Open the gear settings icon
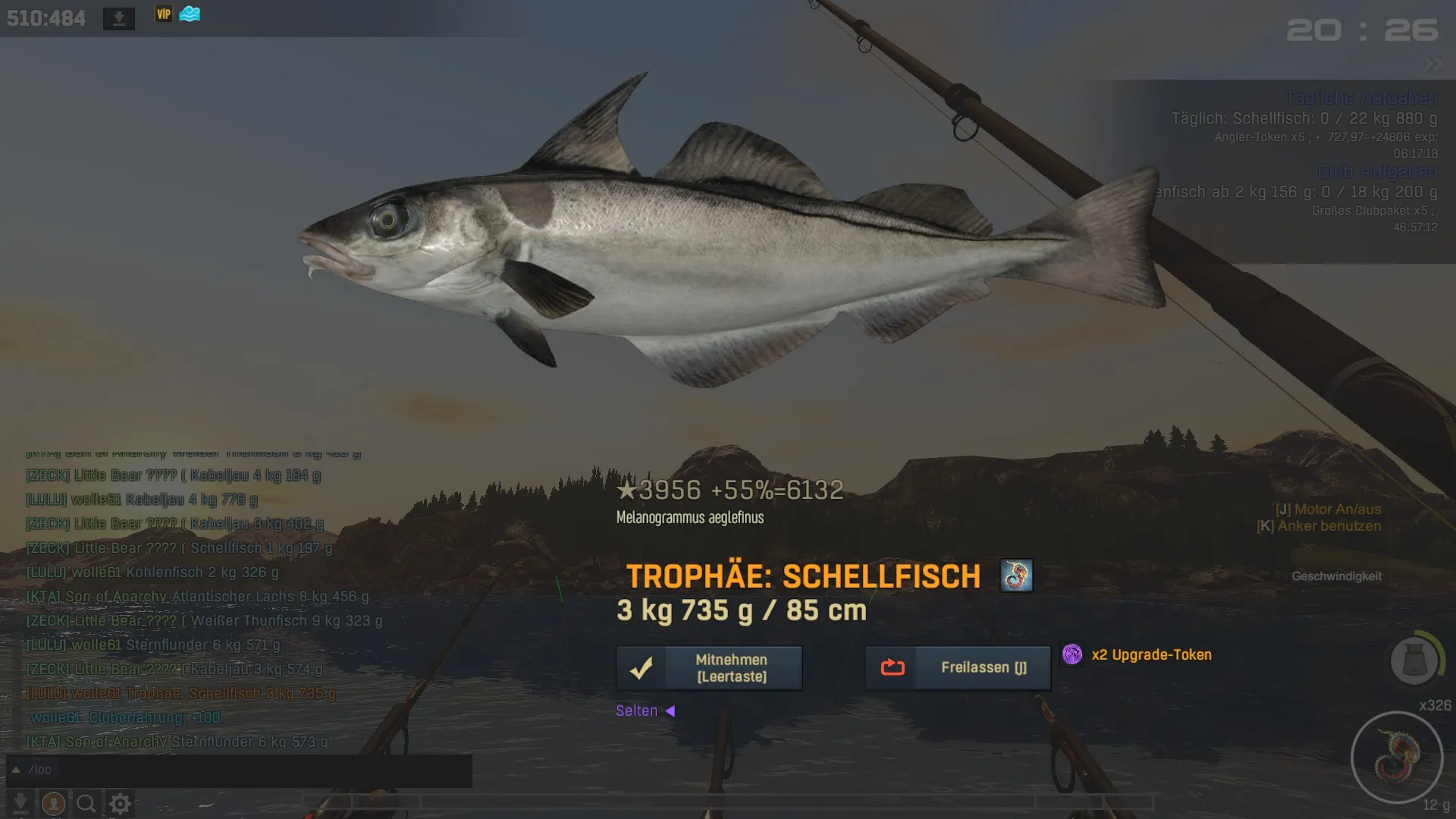 (x=120, y=803)
